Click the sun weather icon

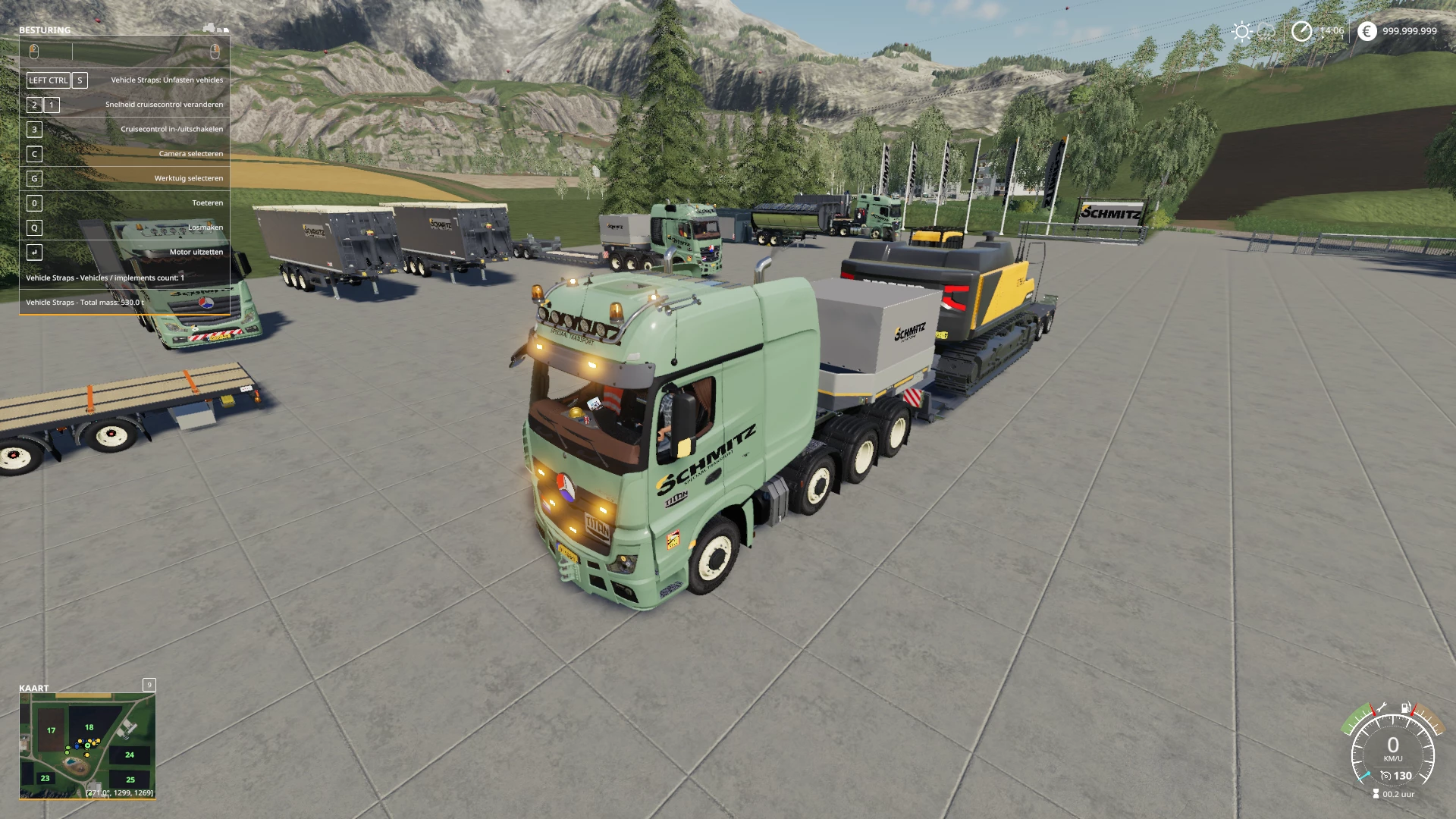click(x=1241, y=31)
